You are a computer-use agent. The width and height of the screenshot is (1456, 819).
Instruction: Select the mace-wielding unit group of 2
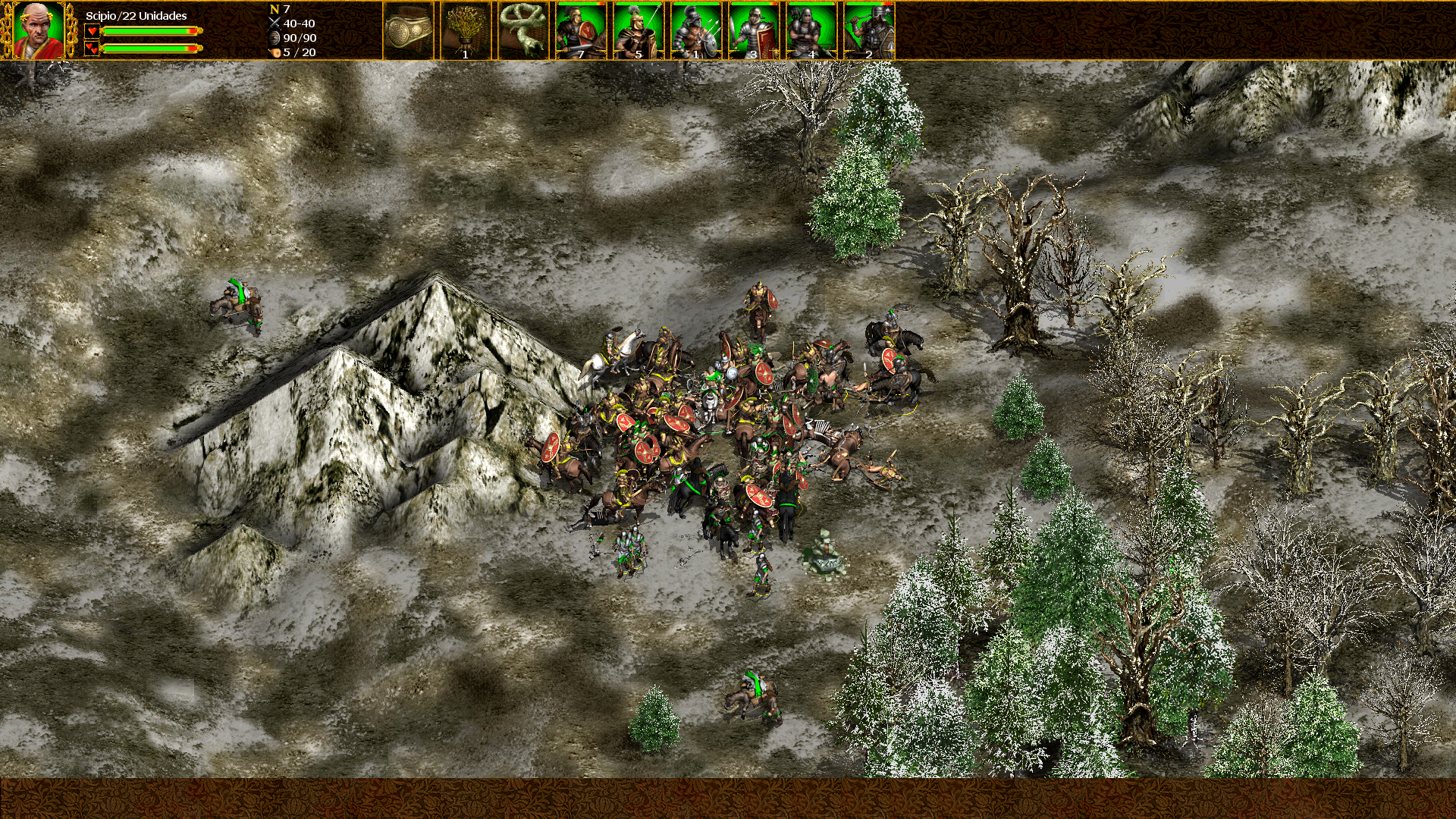(x=869, y=30)
